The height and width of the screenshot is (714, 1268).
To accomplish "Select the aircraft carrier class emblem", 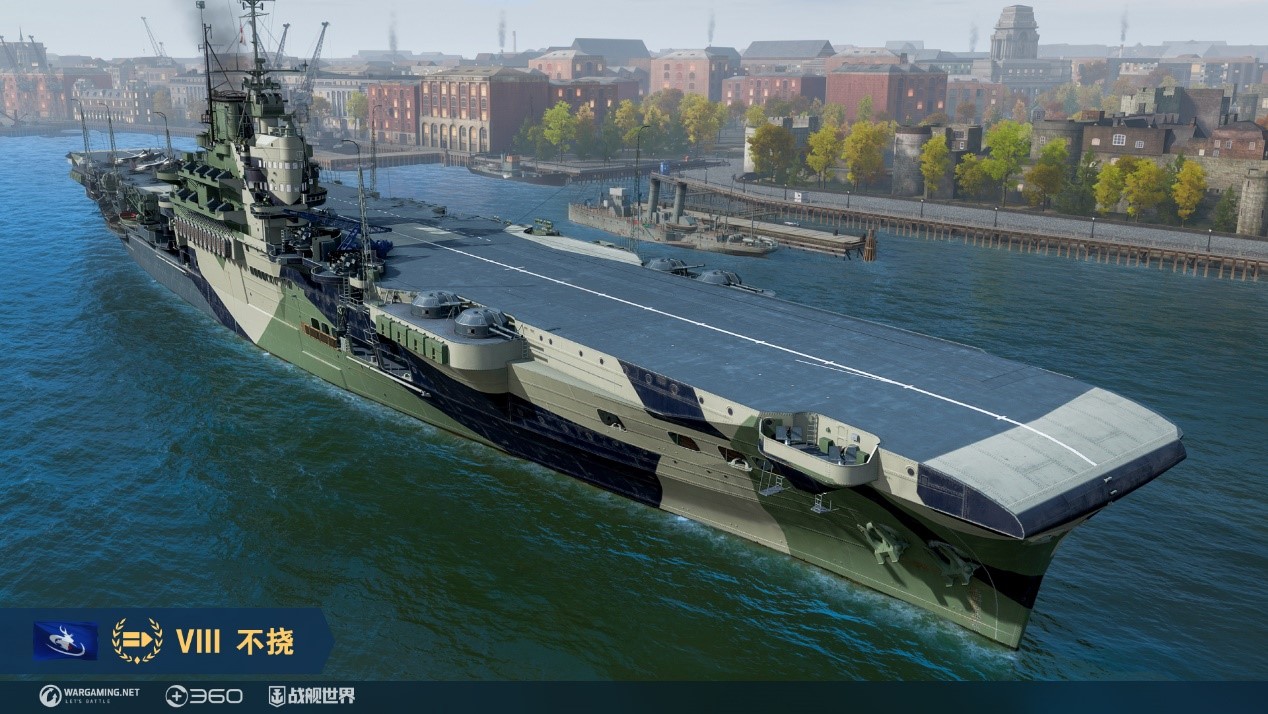I will [137, 641].
